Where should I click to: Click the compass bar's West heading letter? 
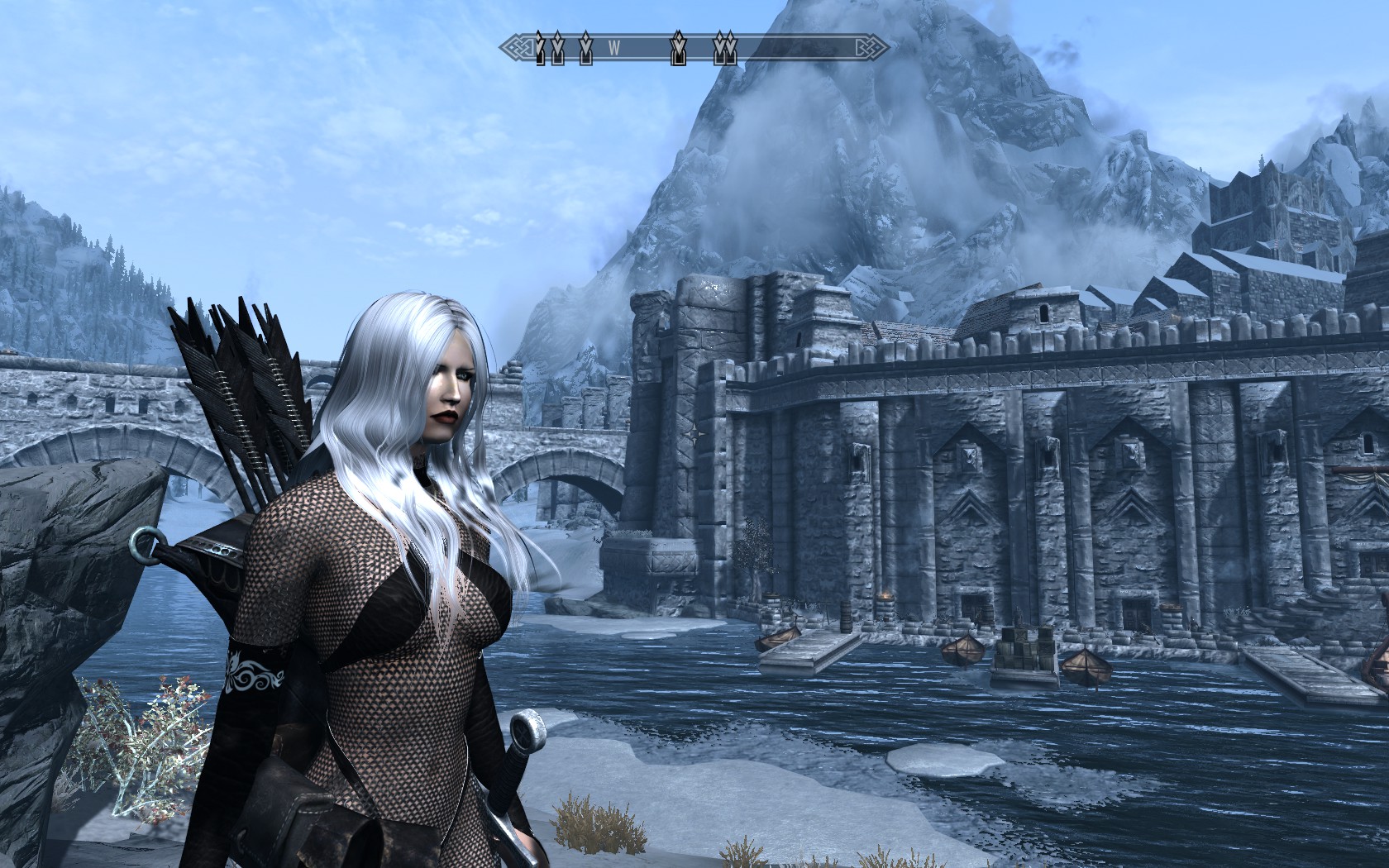614,48
